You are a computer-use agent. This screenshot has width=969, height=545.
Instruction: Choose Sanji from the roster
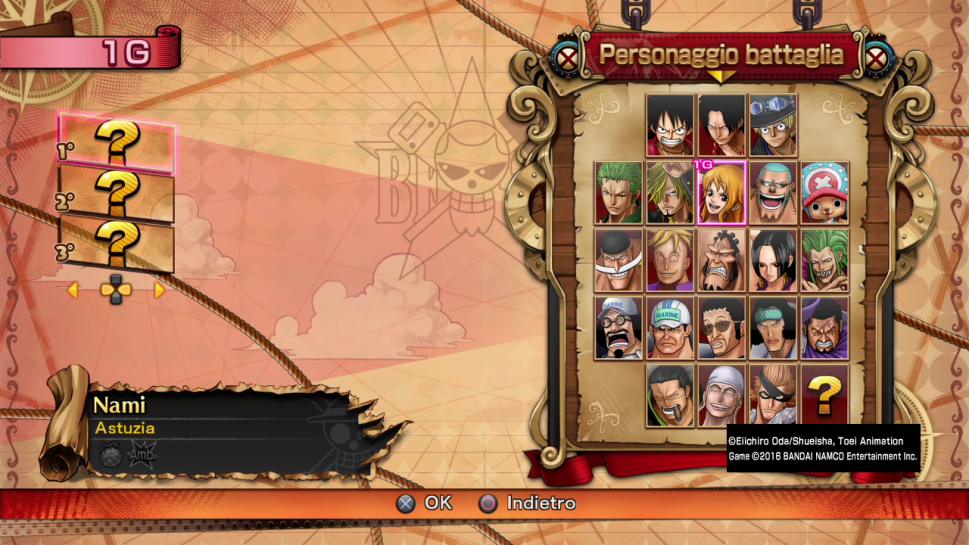[670, 192]
